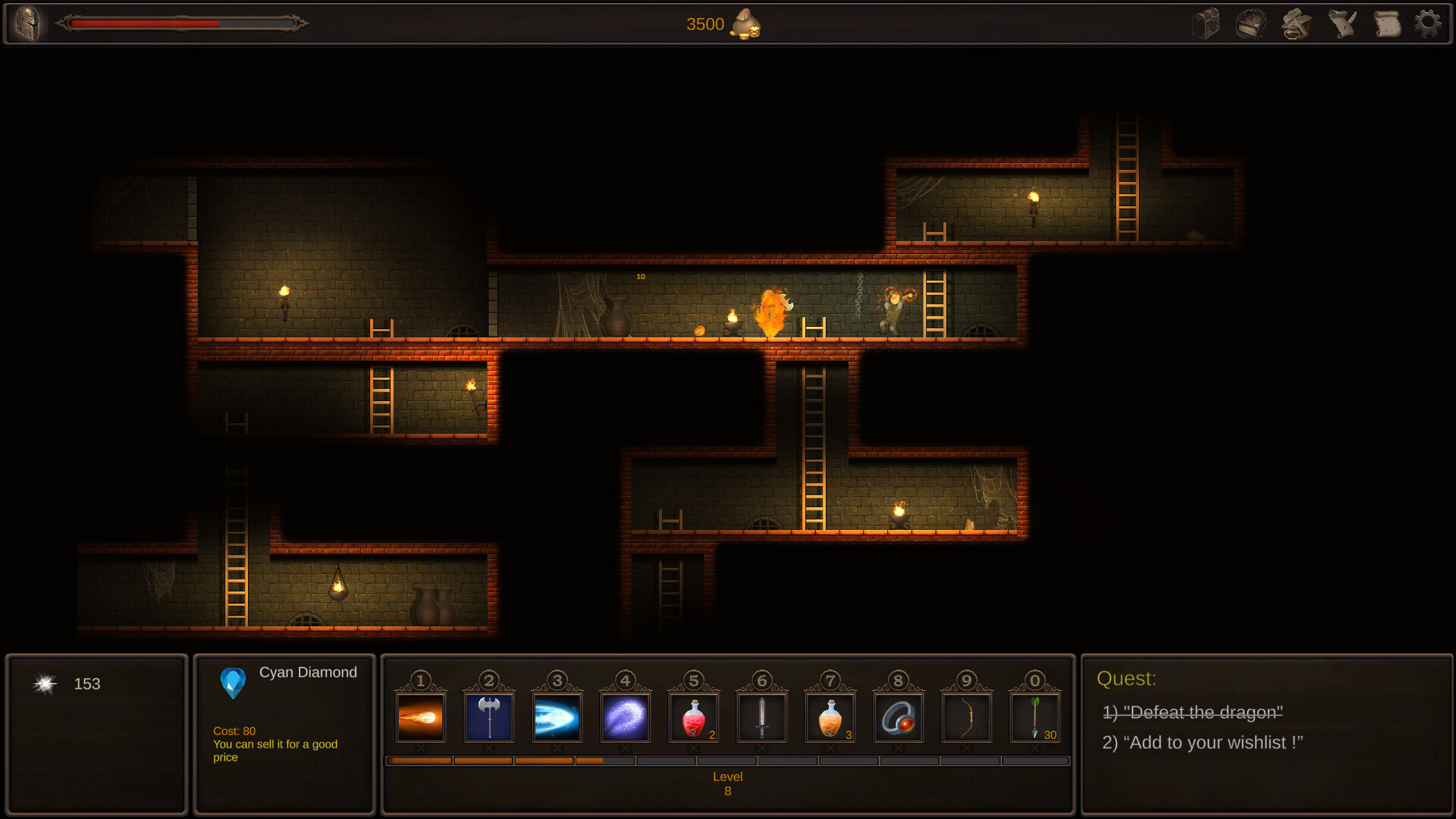Image resolution: width=1456 pixels, height=819 pixels.
Task: Select the Cyan Diamond item
Action: coord(233,682)
